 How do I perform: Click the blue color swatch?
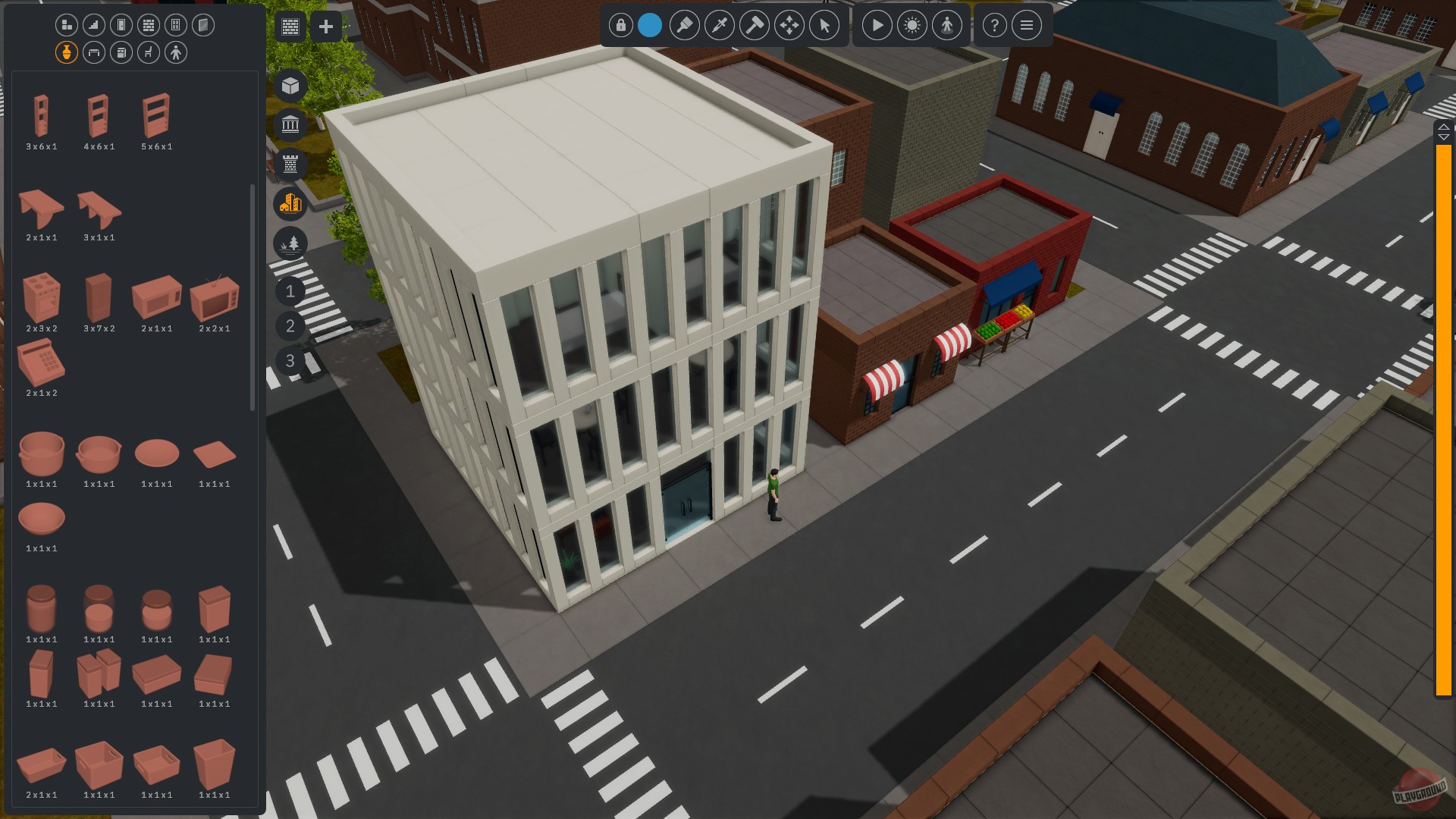pos(651,25)
